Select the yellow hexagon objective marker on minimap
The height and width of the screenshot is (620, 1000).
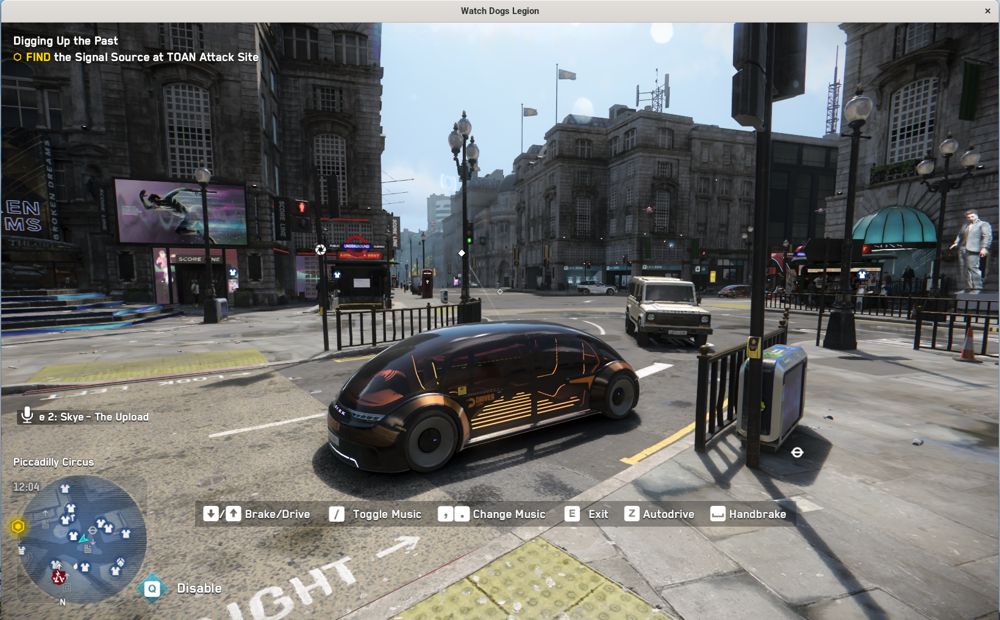17,526
